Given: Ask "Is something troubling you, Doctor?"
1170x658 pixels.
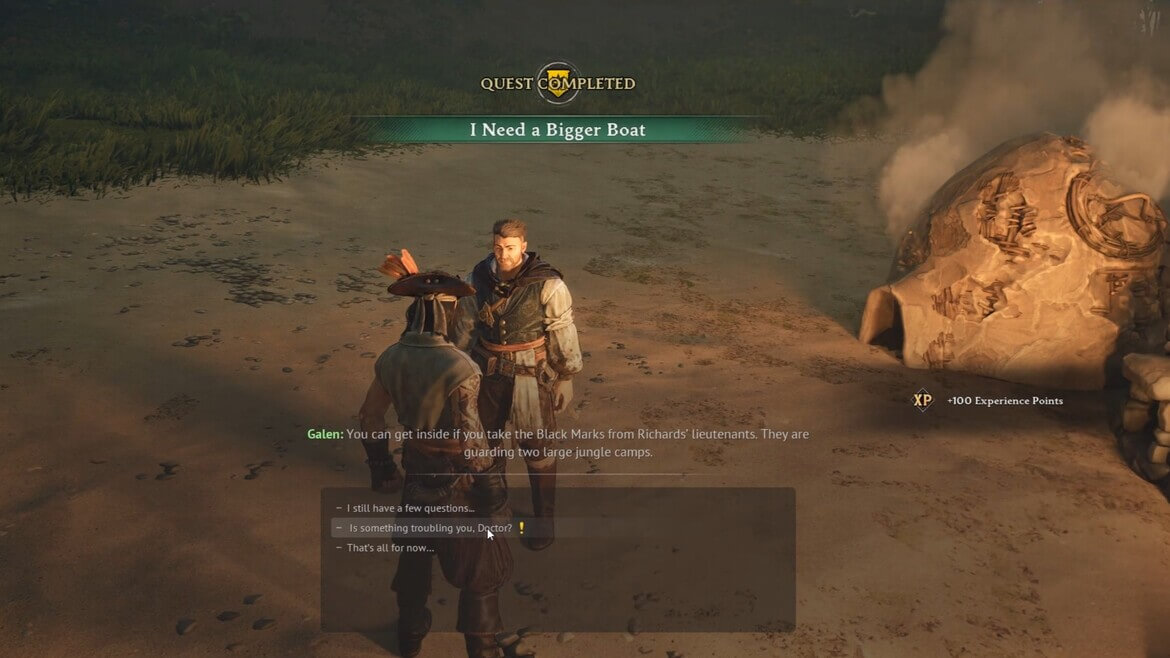Looking at the screenshot, I should click(430, 527).
